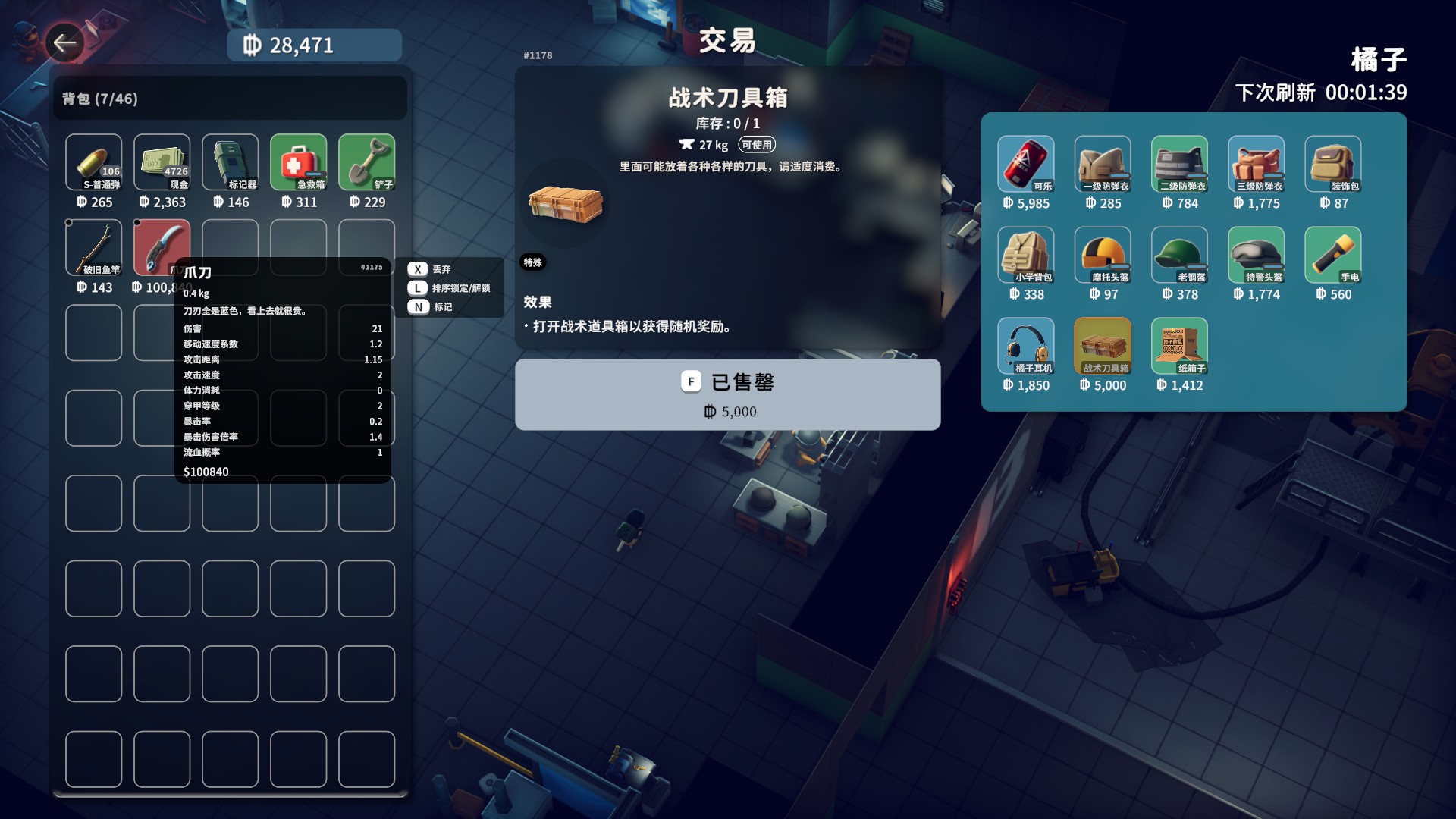Click the 小学背包 backpack shop item

[x=1025, y=254]
